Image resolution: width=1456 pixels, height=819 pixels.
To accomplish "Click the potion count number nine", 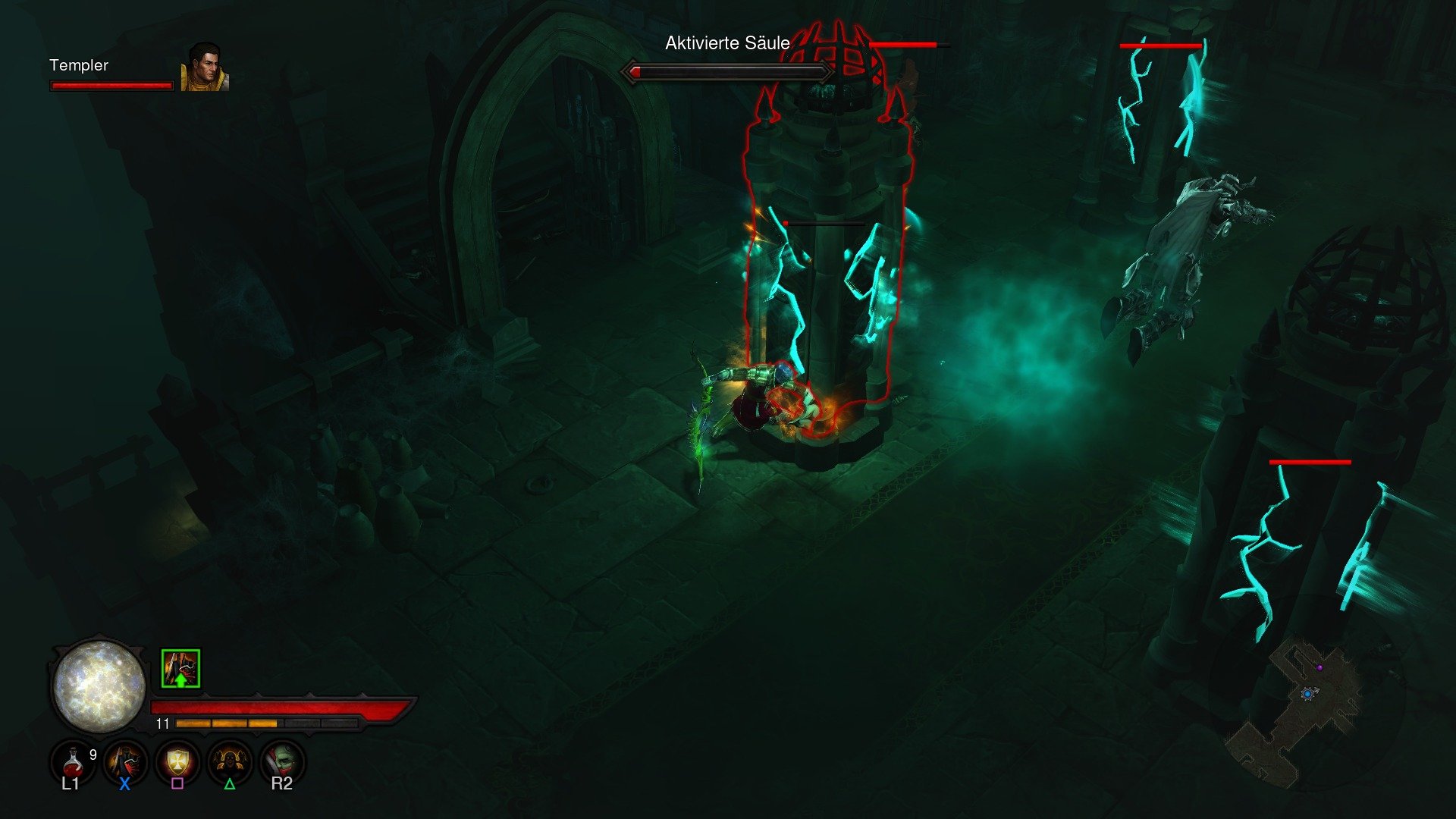I will click(92, 754).
